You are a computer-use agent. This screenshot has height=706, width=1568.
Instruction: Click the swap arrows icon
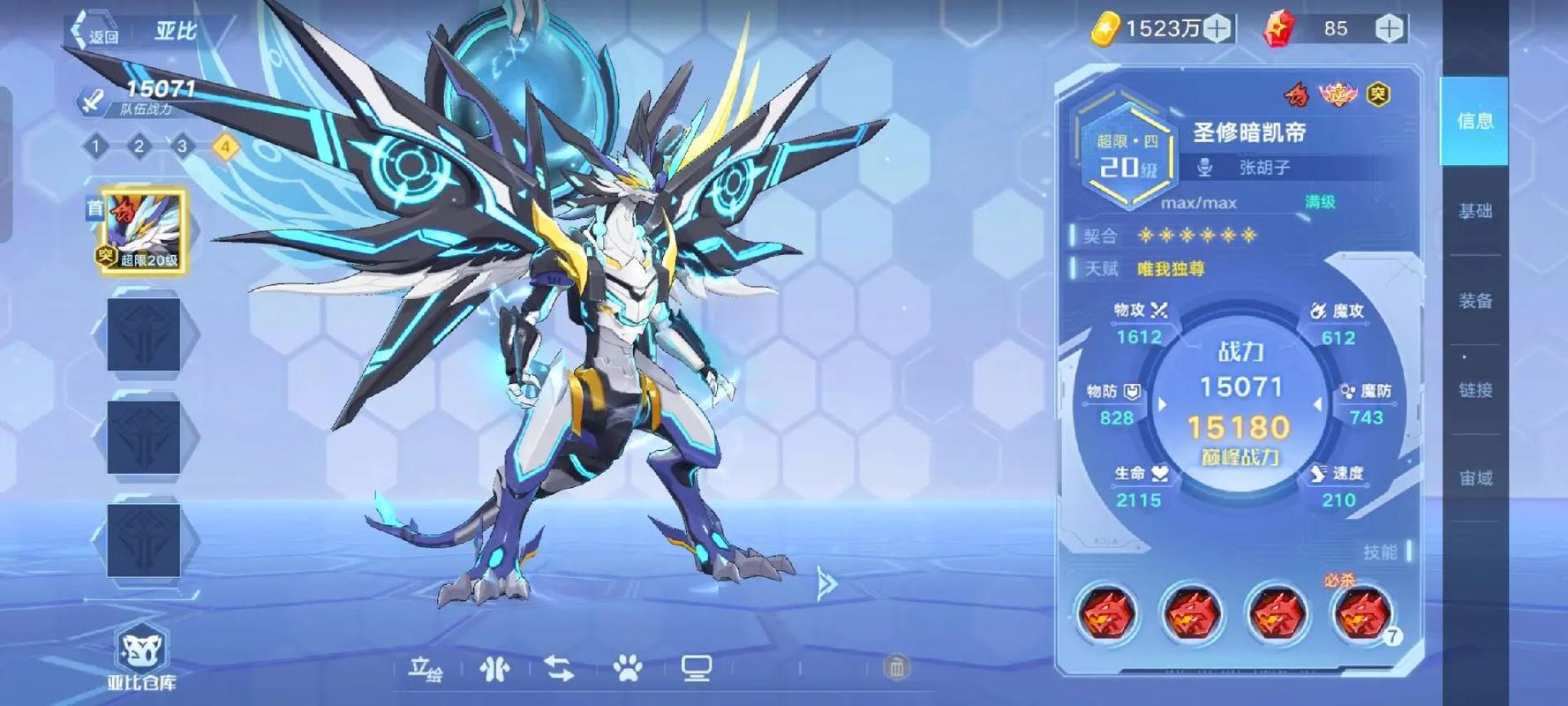pos(560,670)
